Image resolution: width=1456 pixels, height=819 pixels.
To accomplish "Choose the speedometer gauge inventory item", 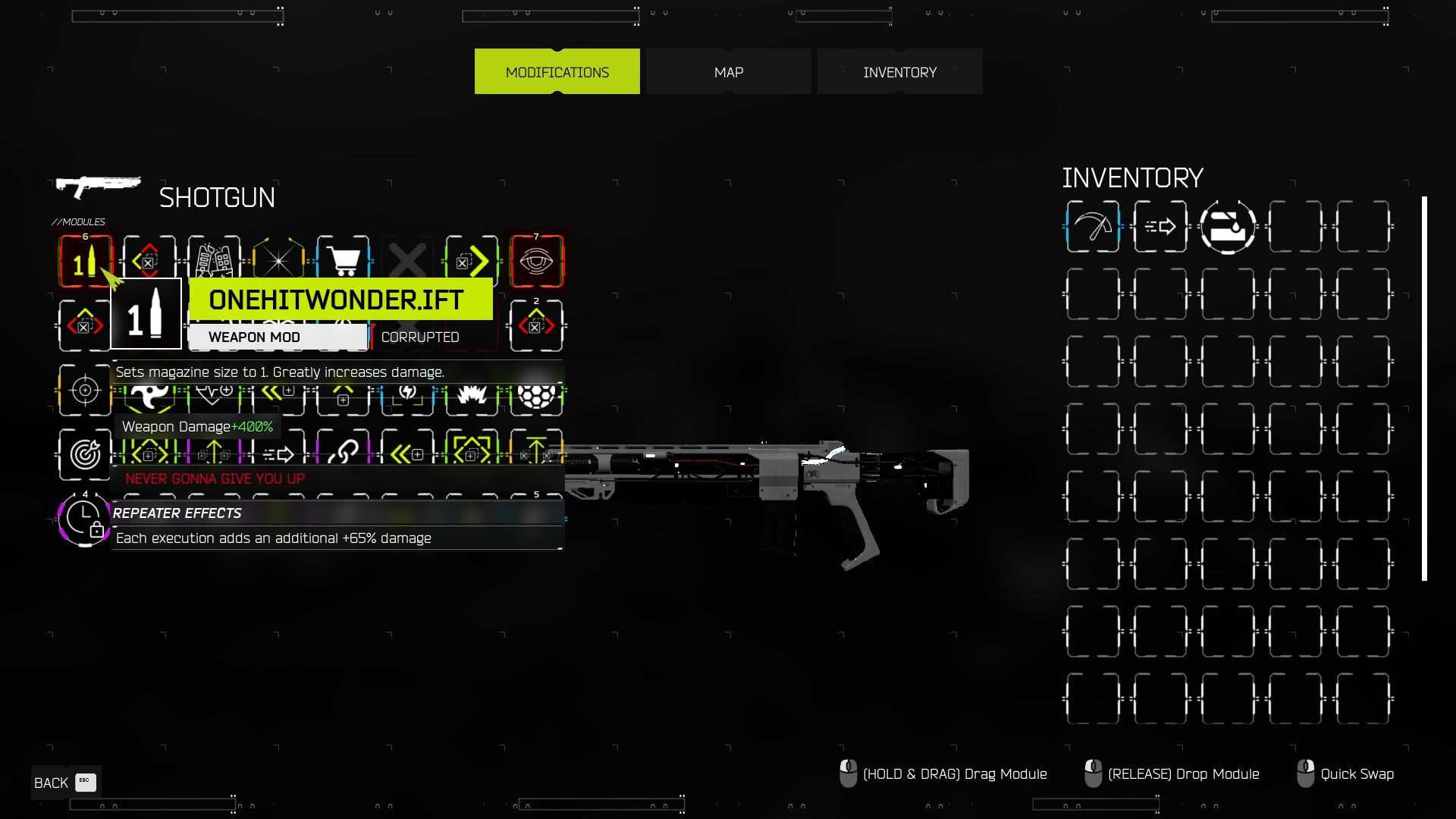I will 1092,227.
